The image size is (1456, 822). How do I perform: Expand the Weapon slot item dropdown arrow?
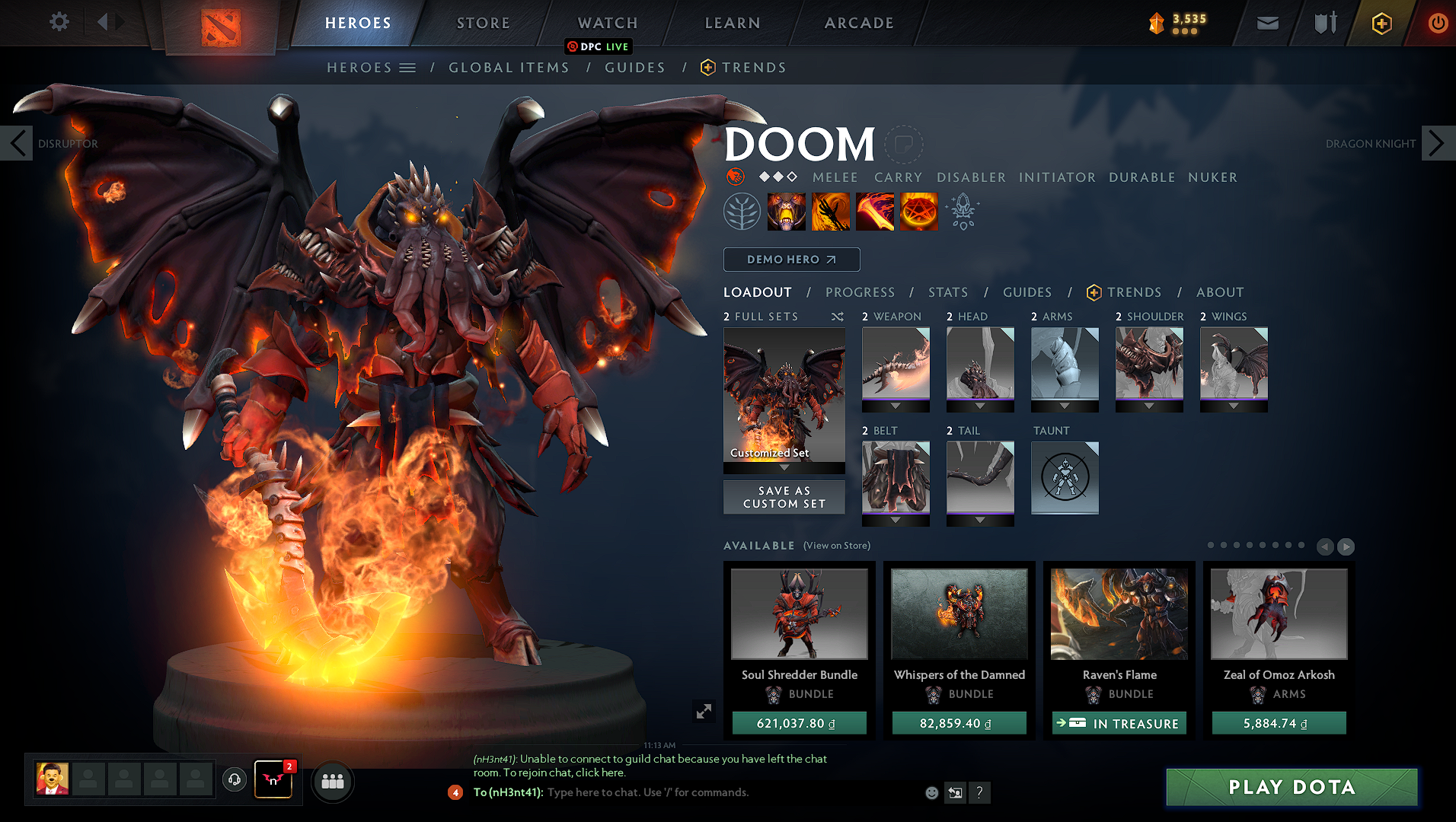click(896, 406)
